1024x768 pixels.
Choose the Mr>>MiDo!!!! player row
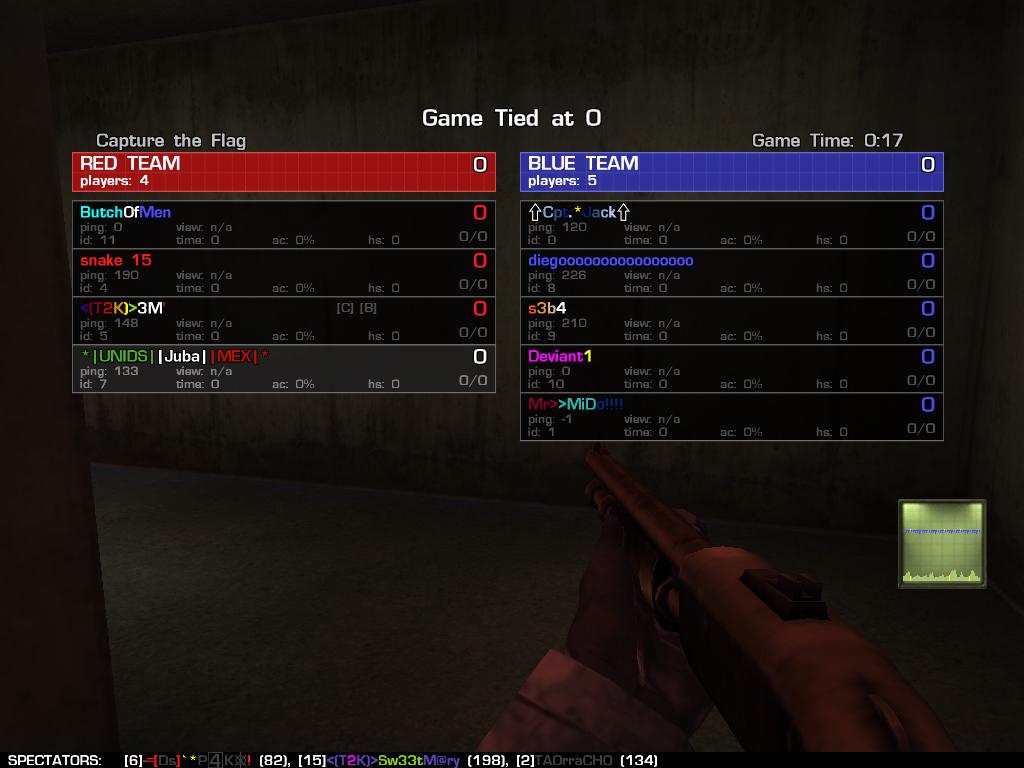(x=731, y=416)
